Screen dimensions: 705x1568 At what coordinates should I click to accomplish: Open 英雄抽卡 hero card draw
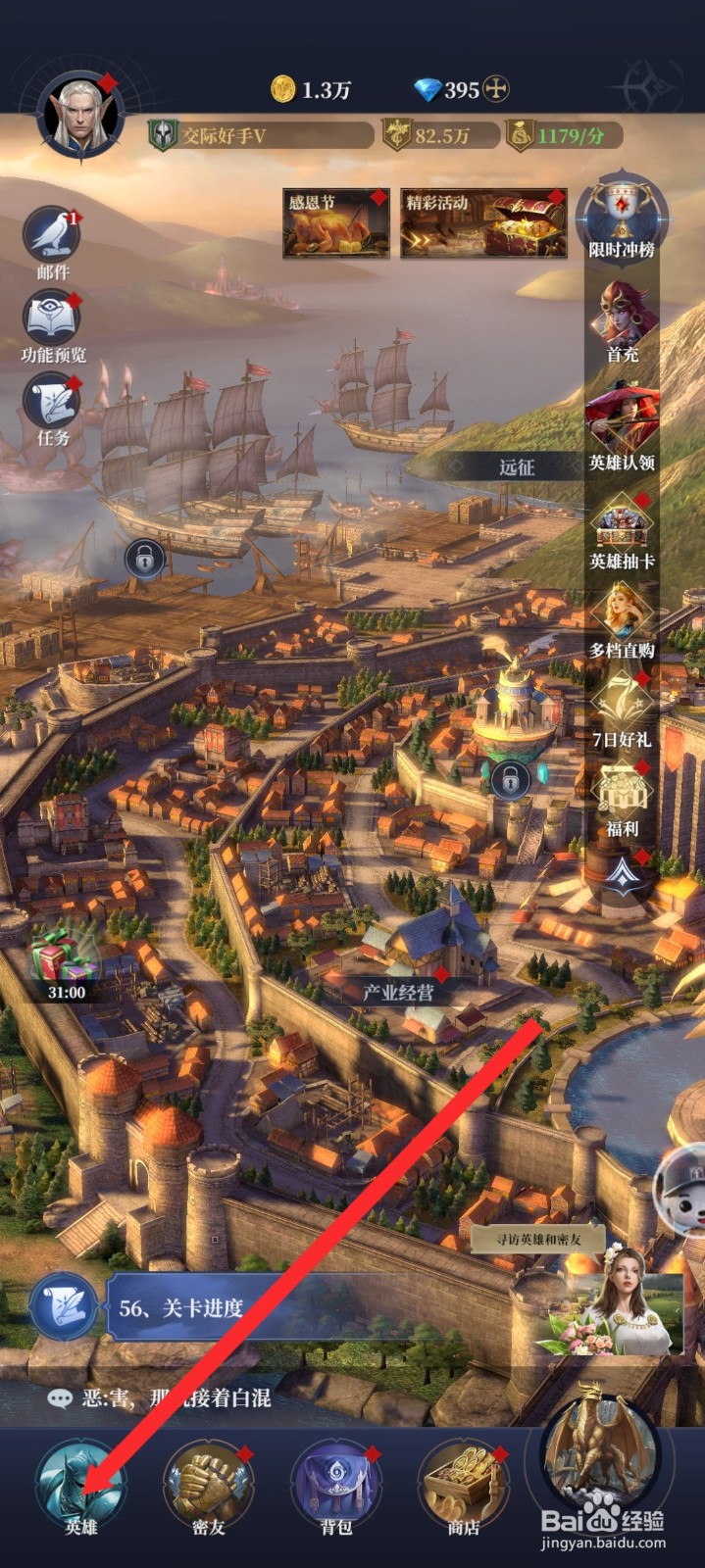pyautogui.click(x=622, y=529)
